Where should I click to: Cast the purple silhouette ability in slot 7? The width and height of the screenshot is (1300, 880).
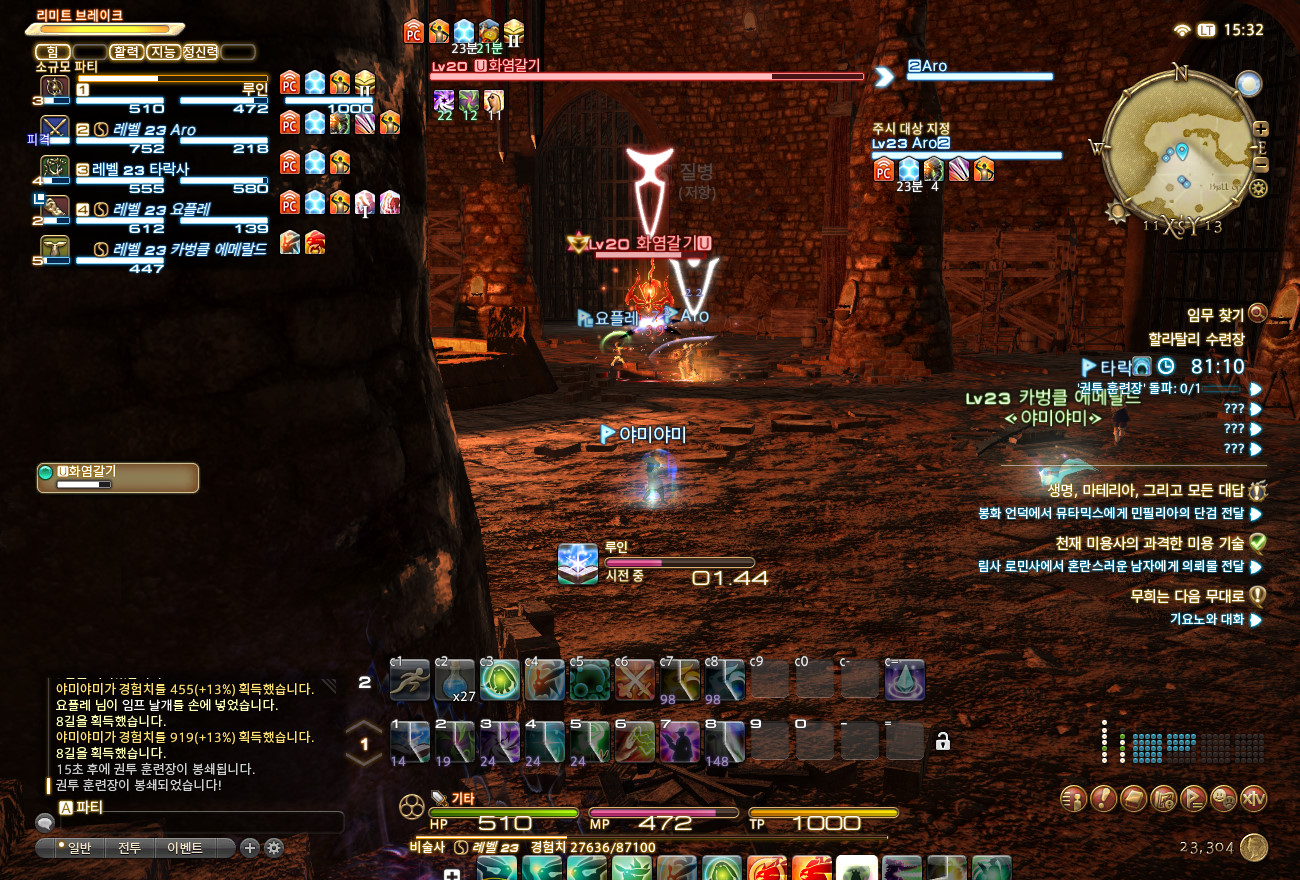point(680,741)
